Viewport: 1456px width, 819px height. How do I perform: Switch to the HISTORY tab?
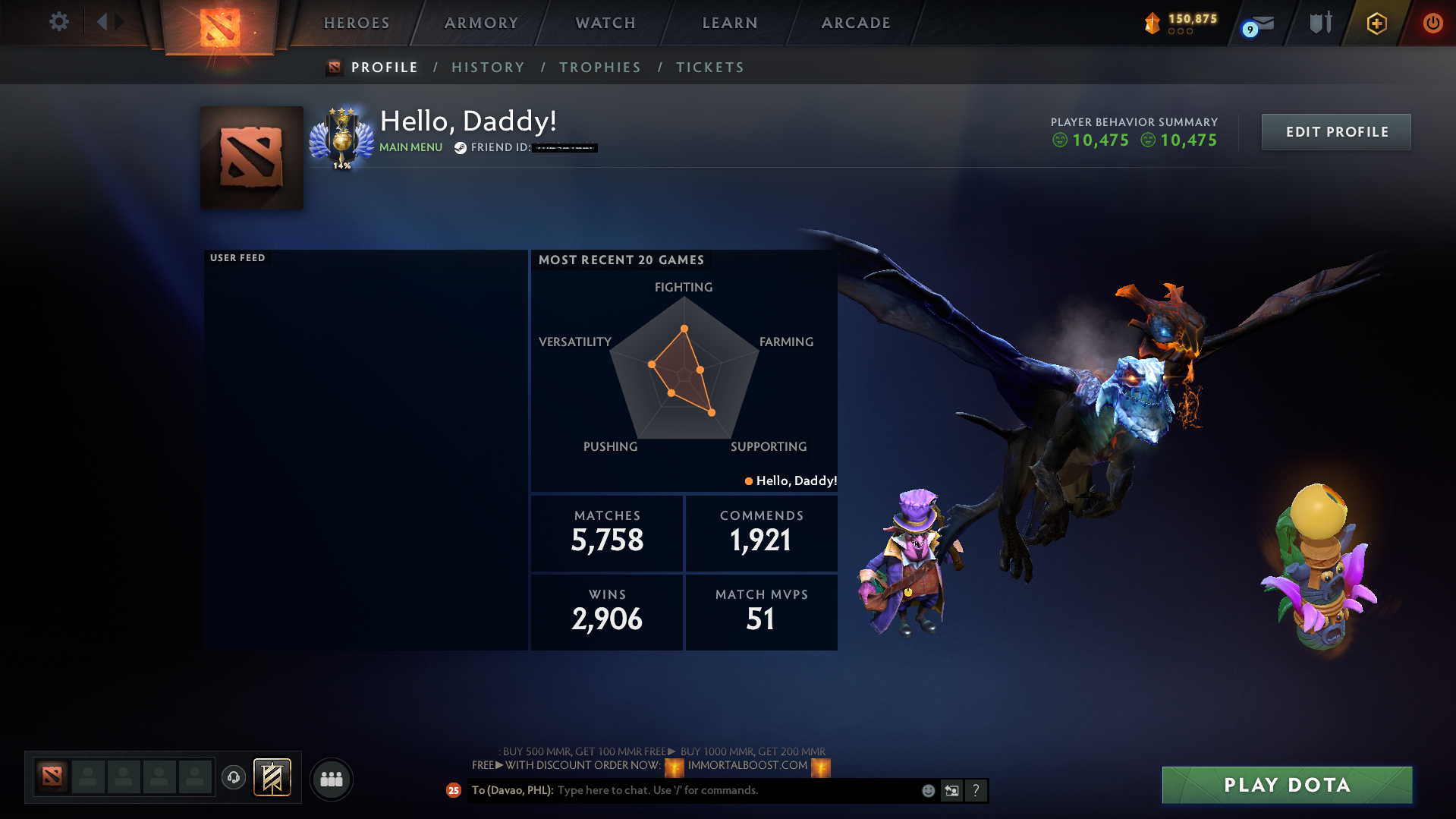pos(488,67)
